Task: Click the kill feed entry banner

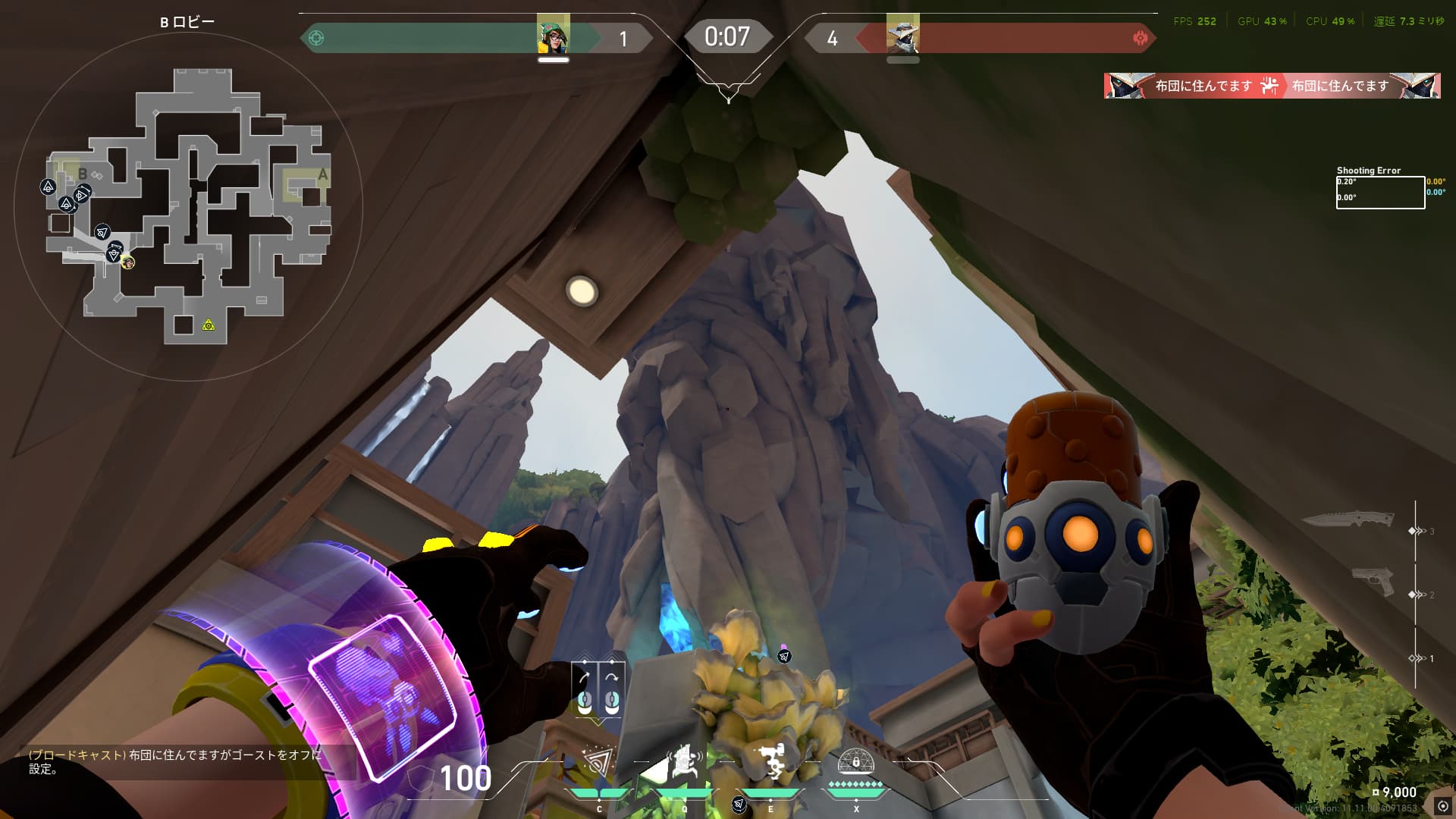Action: pos(1272,86)
